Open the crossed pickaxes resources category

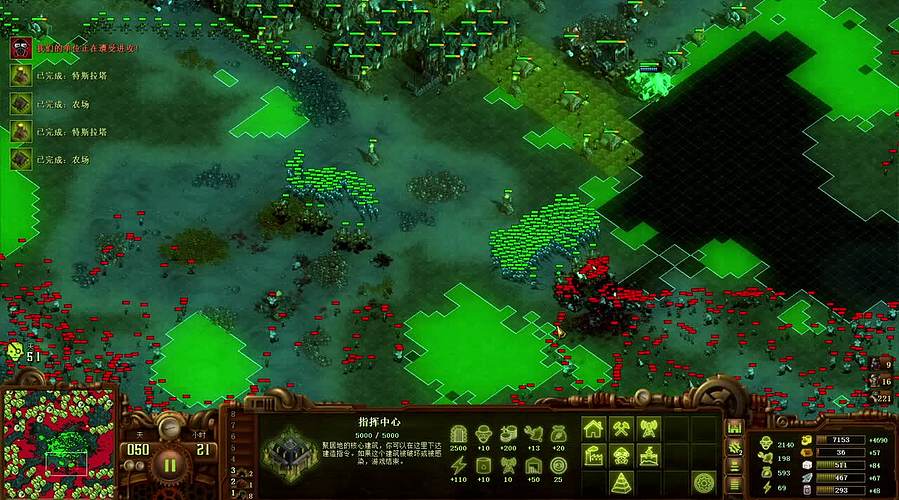tap(621, 429)
